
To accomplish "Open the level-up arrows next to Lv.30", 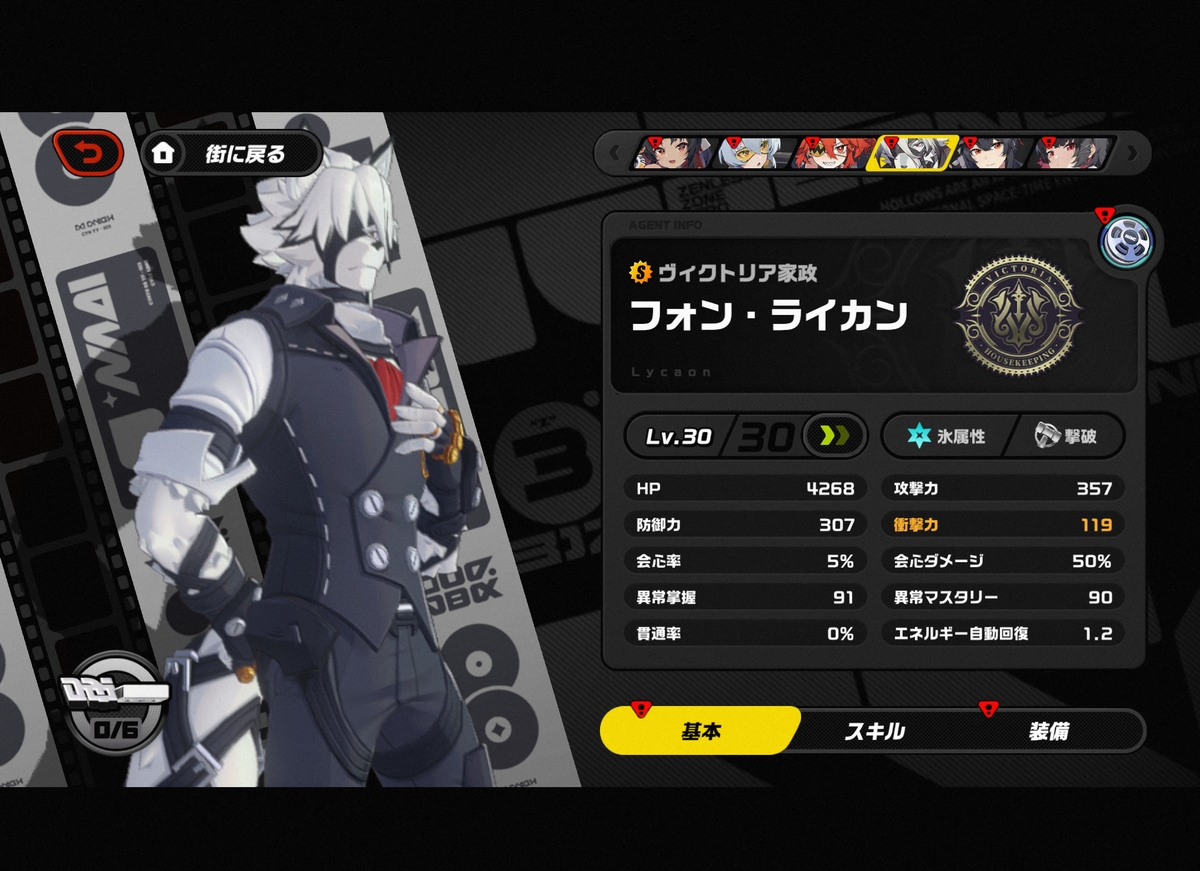I will 833,436.
